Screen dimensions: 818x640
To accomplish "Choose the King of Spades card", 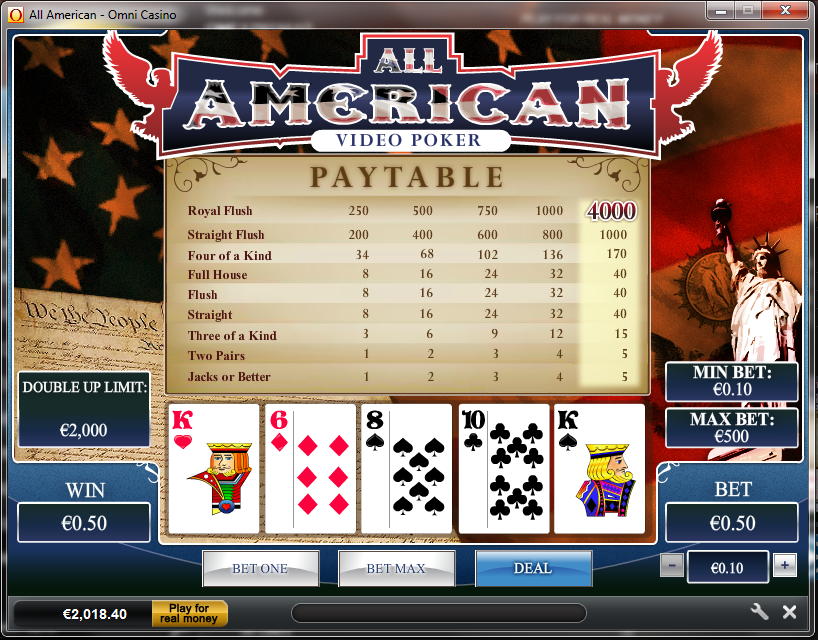I will (599, 468).
